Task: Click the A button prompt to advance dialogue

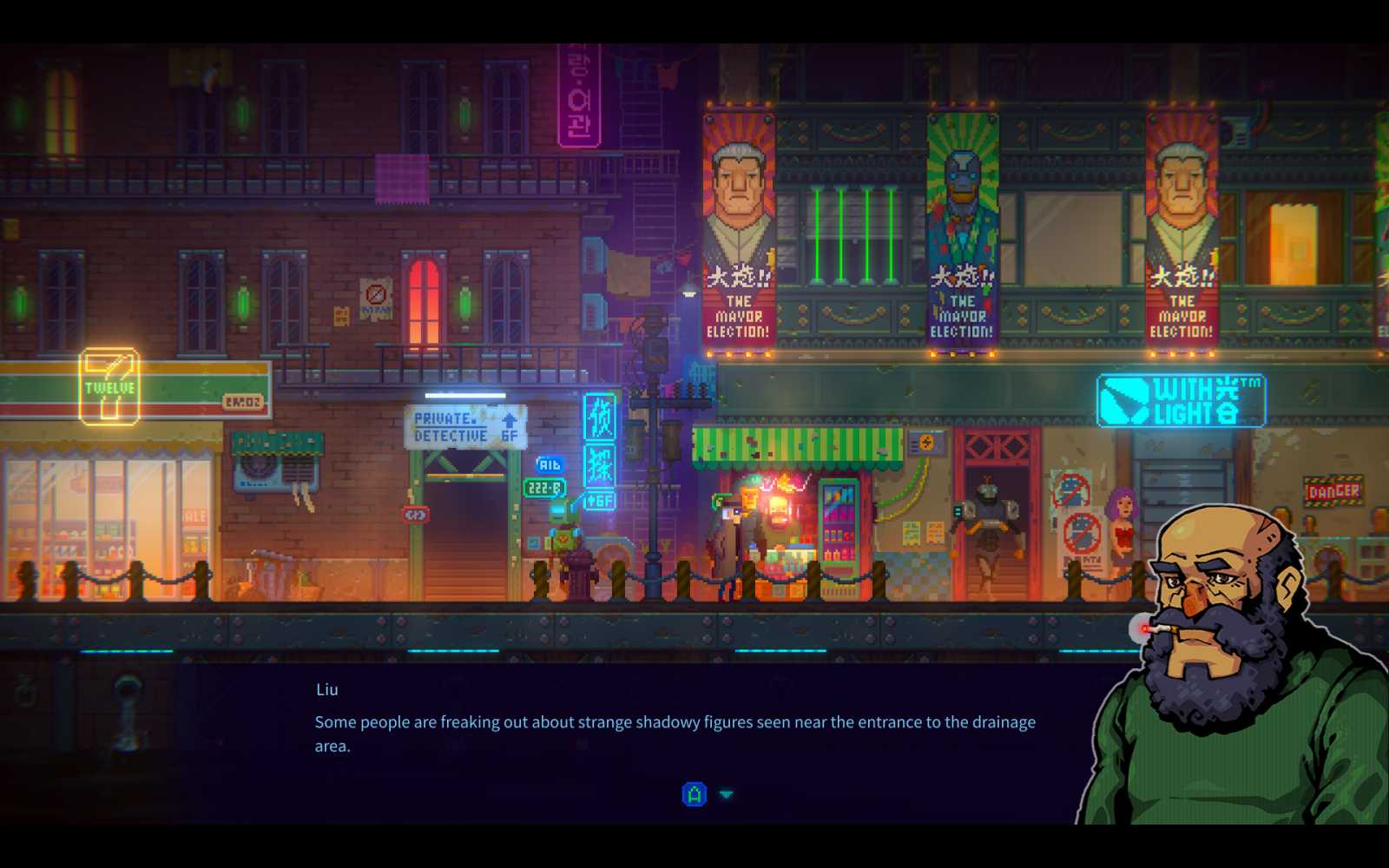Action: (x=694, y=794)
